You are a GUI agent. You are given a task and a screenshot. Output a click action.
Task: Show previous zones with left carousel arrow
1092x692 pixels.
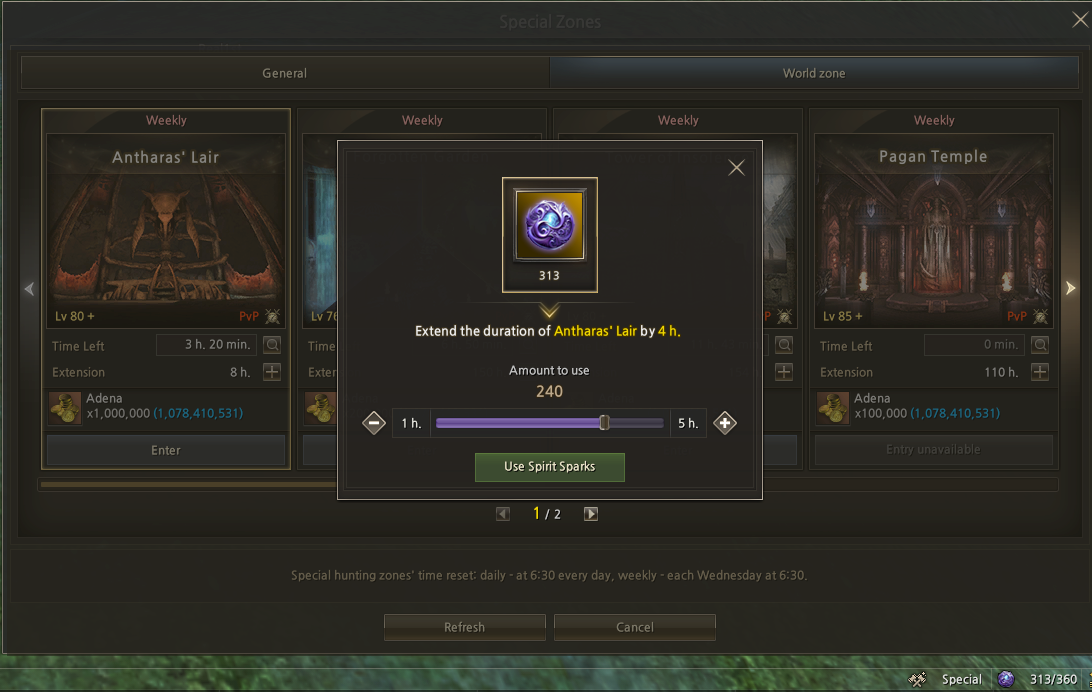(29, 289)
